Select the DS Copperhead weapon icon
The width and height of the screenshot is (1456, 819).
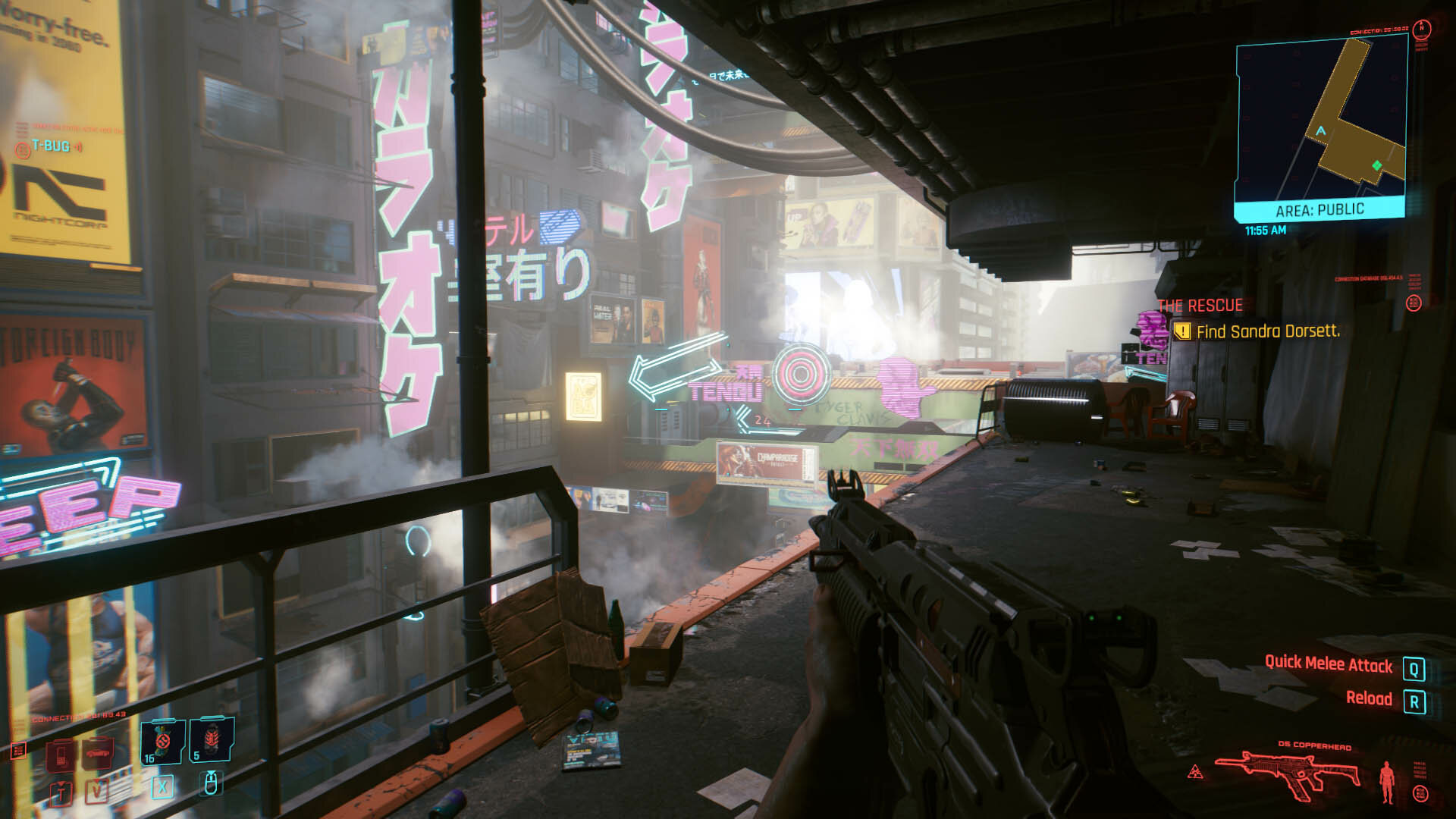pos(1287,775)
